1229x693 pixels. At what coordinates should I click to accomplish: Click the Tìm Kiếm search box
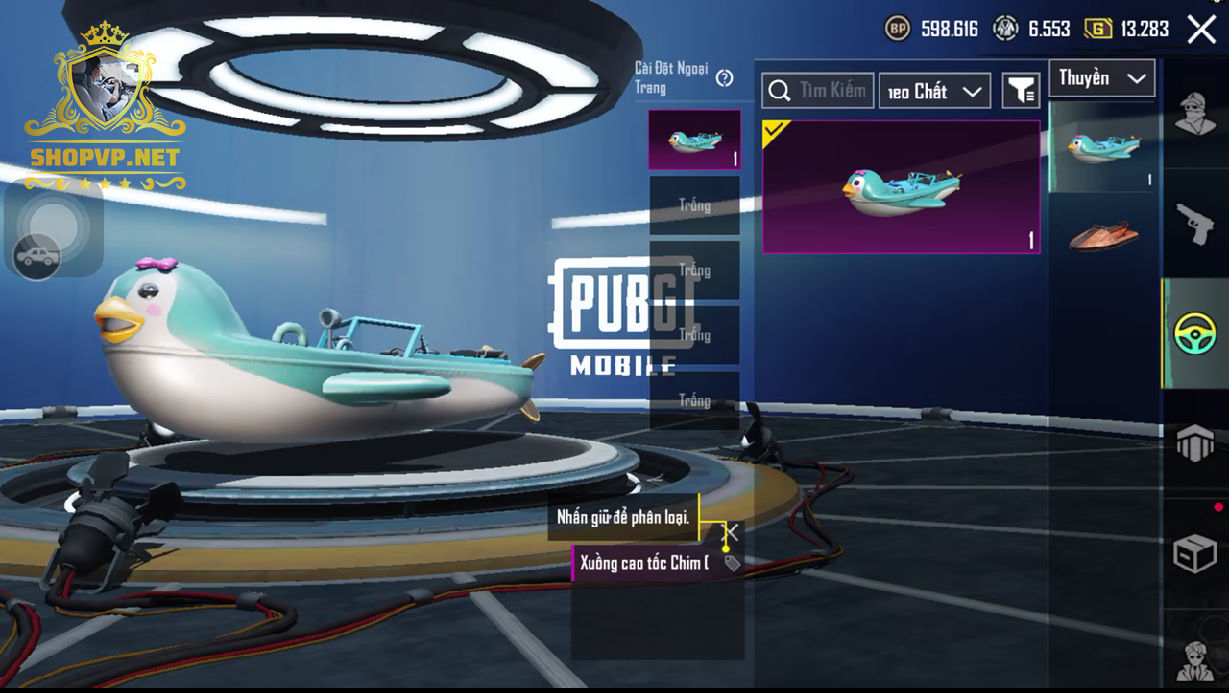tap(818, 91)
